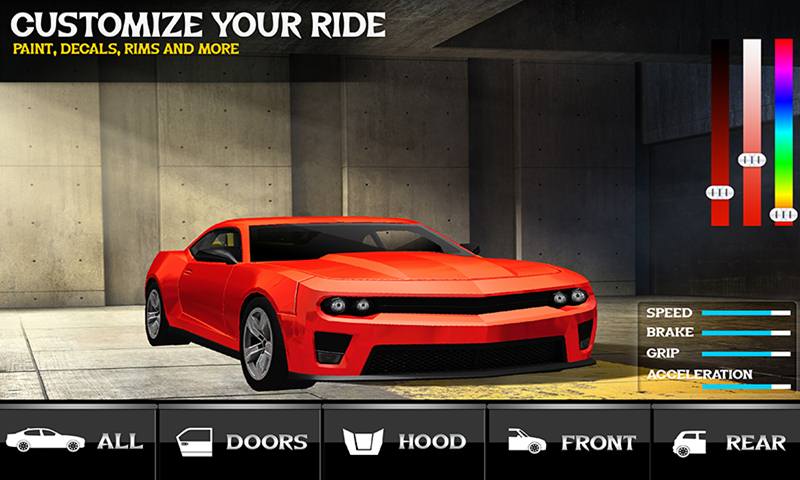
Task: Select the ALL paint area tab
Action: point(78,441)
